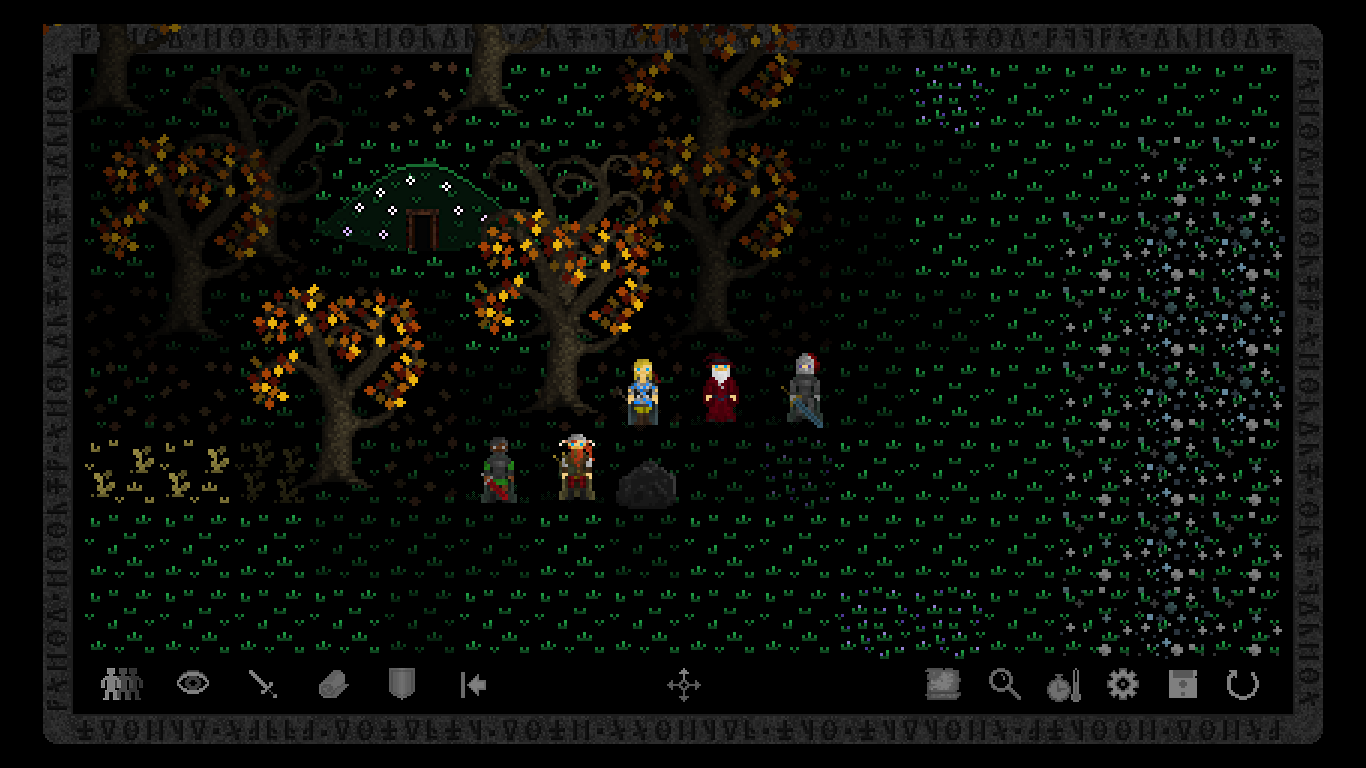Select the blonde-haired adventurer sprite
Screen dimensions: 1366x768
tap(642, 390)
